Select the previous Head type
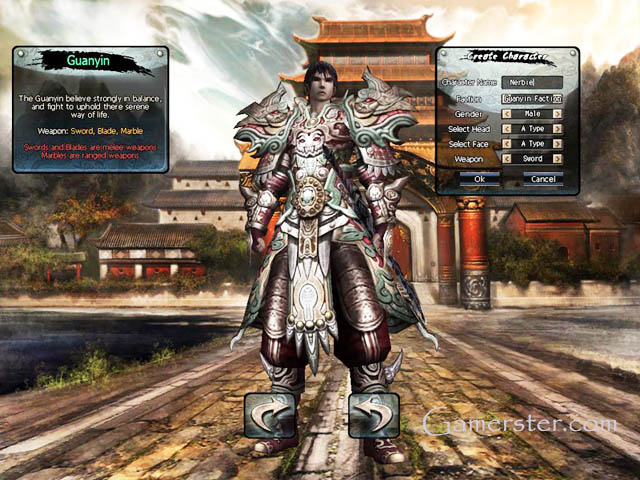Viewport: 640px width, 480px height. click(x=507, y=128)
